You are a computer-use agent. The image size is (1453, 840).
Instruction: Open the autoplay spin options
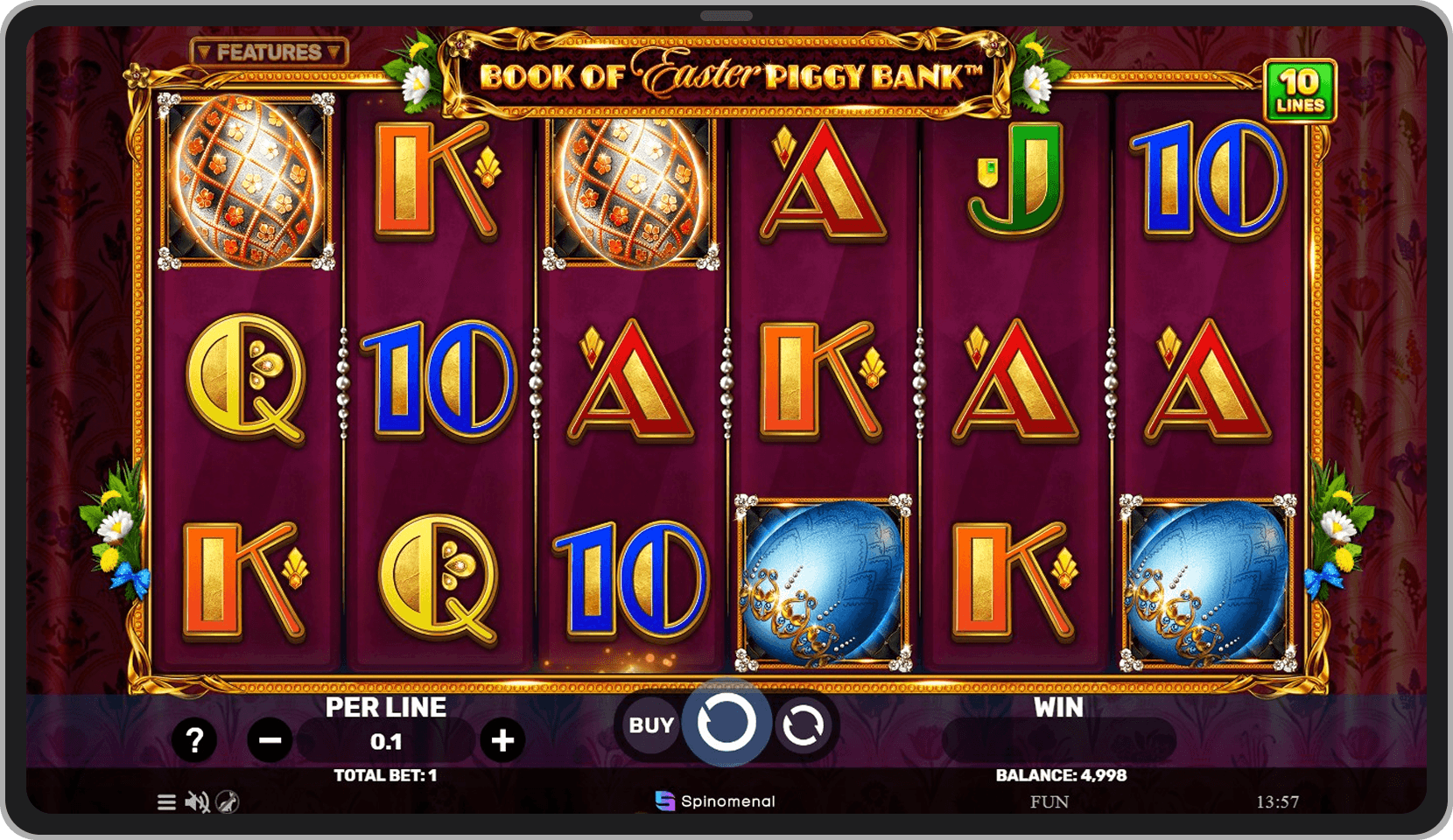click(x=803, y=725)
